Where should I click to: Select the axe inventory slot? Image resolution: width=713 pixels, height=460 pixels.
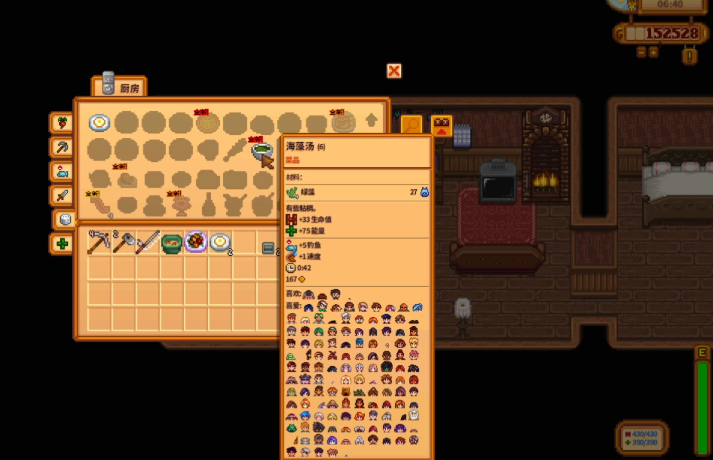[124, 242]
